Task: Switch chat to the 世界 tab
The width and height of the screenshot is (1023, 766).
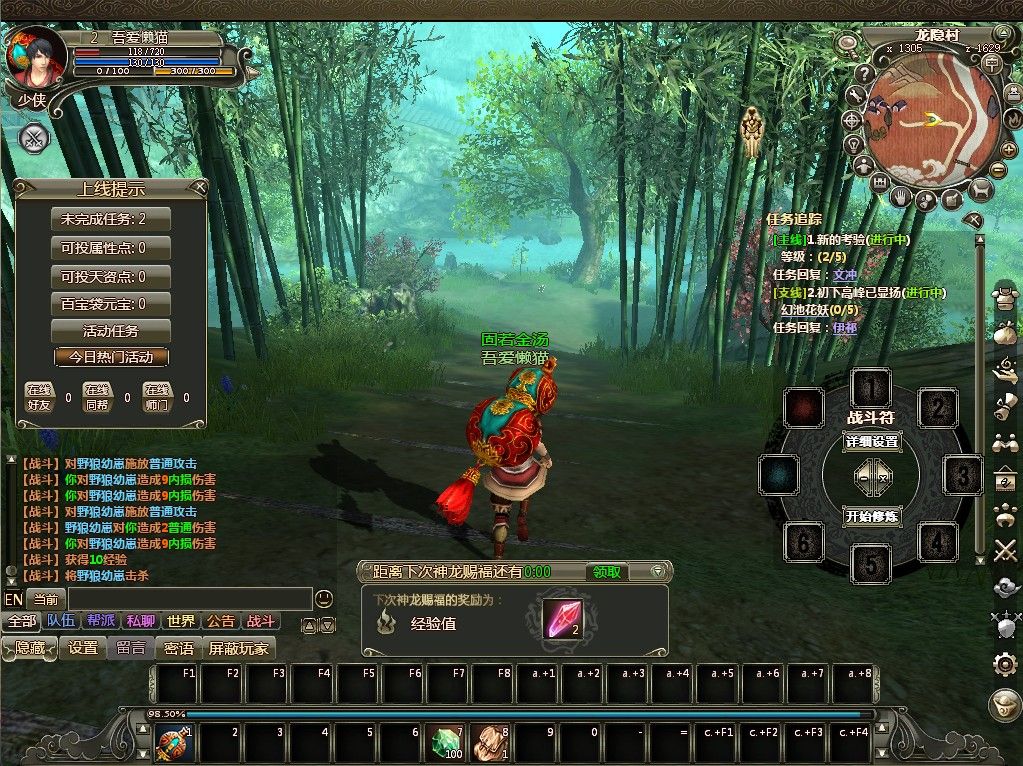Action: coord(180,621)
